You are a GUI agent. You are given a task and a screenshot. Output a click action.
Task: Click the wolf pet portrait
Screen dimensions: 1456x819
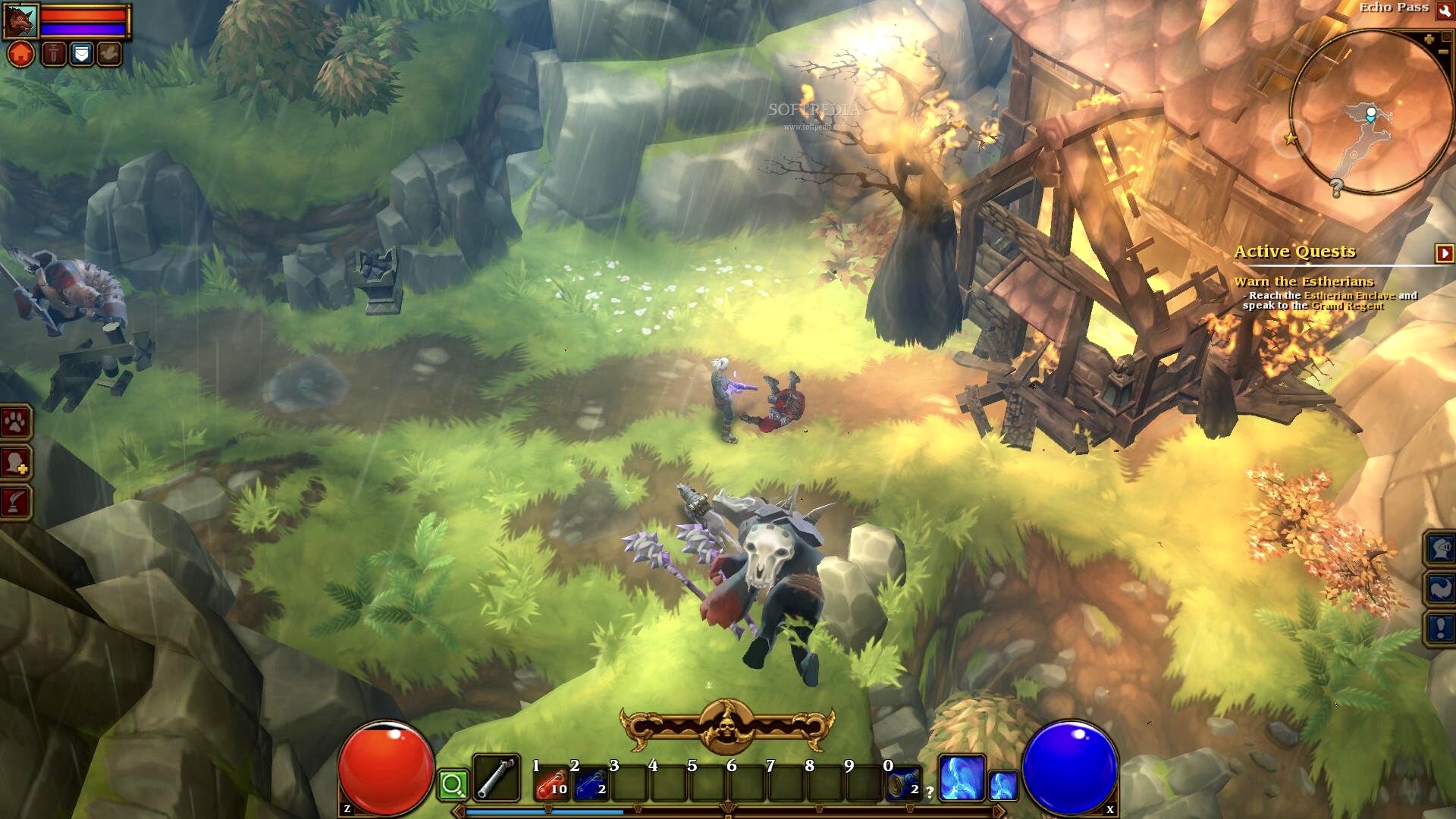coord(21,21)
